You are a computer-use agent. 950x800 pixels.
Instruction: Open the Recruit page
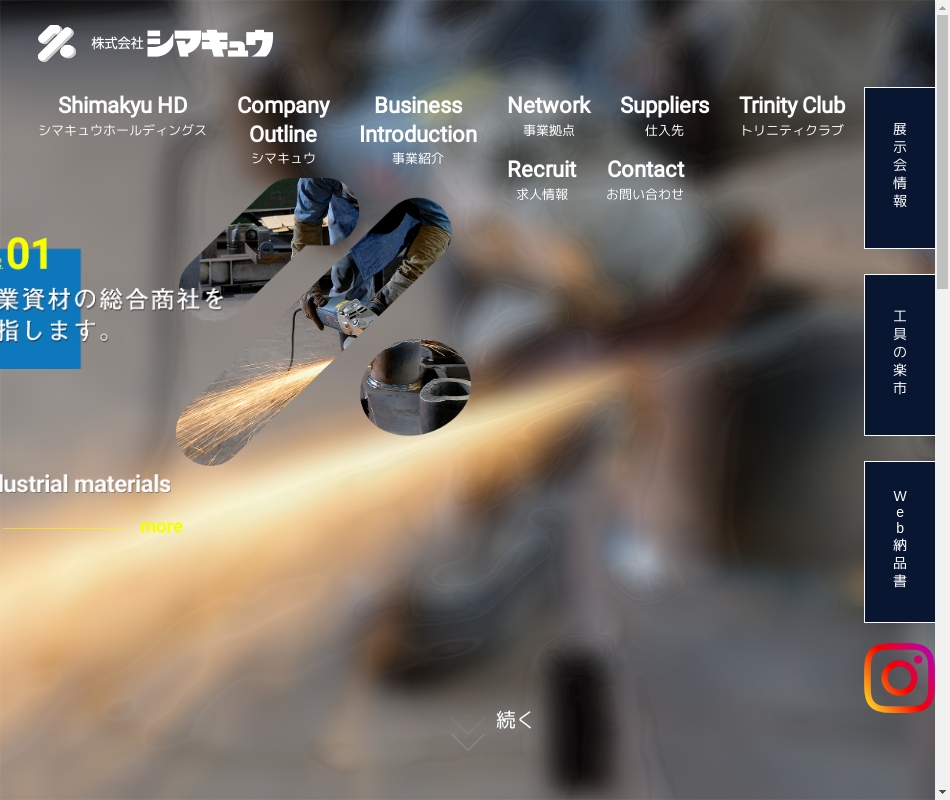tap(542, 179)
